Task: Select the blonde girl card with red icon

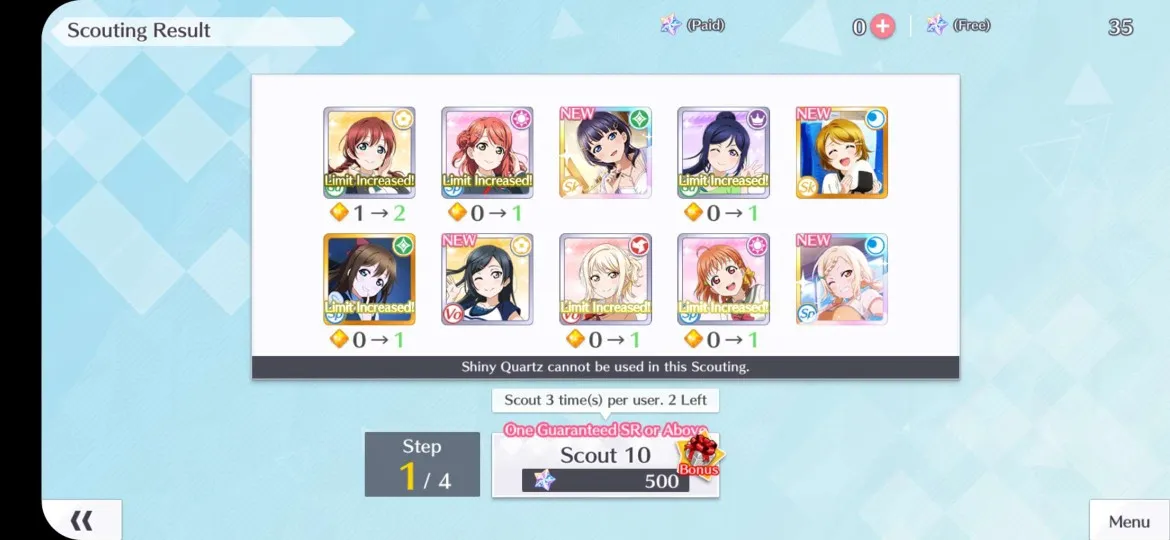Action: pos(605,279)
